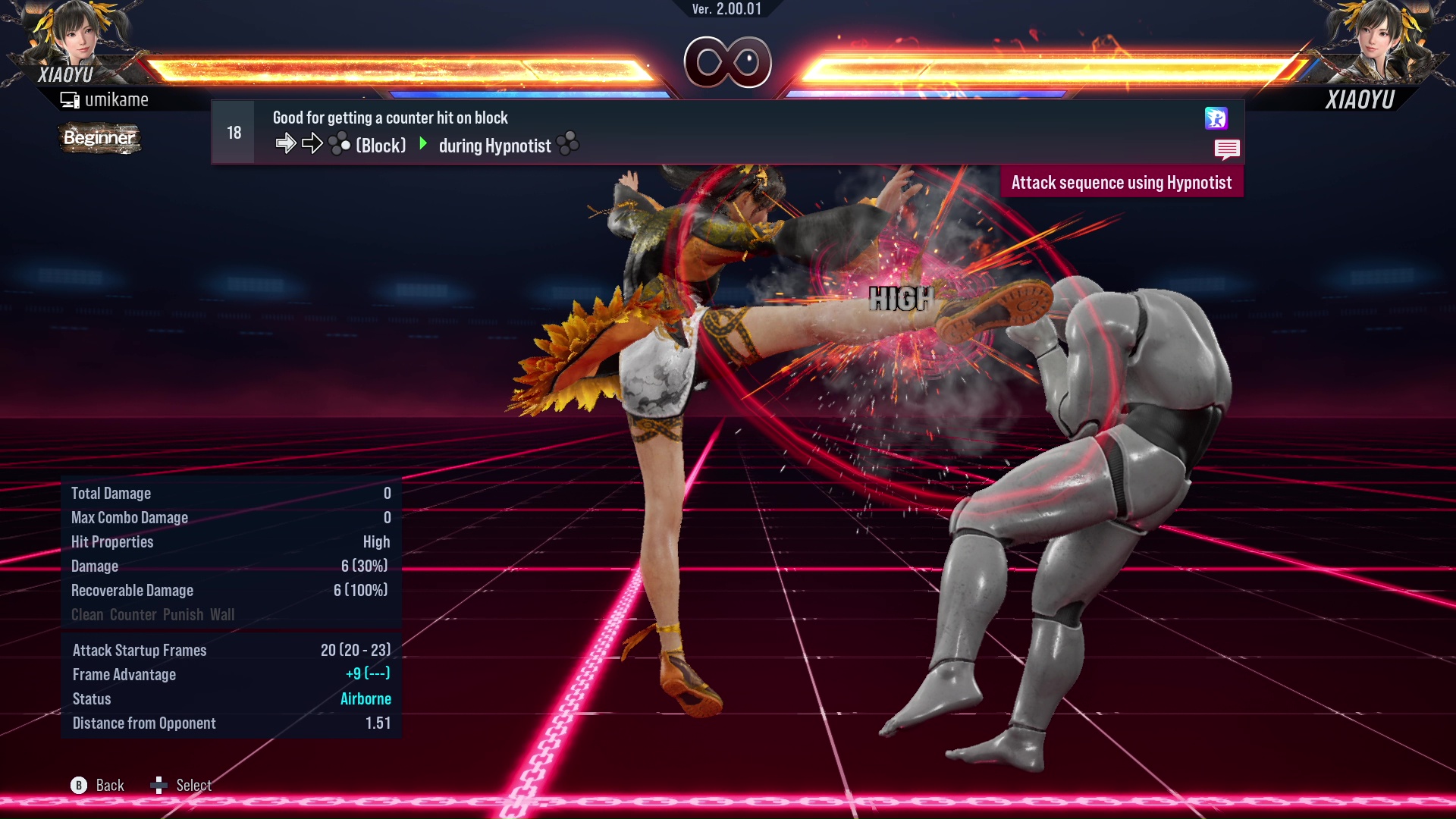Choose the Attack sequence using Hypnotist label
1456x819 pixels.
coord(1121,183)
